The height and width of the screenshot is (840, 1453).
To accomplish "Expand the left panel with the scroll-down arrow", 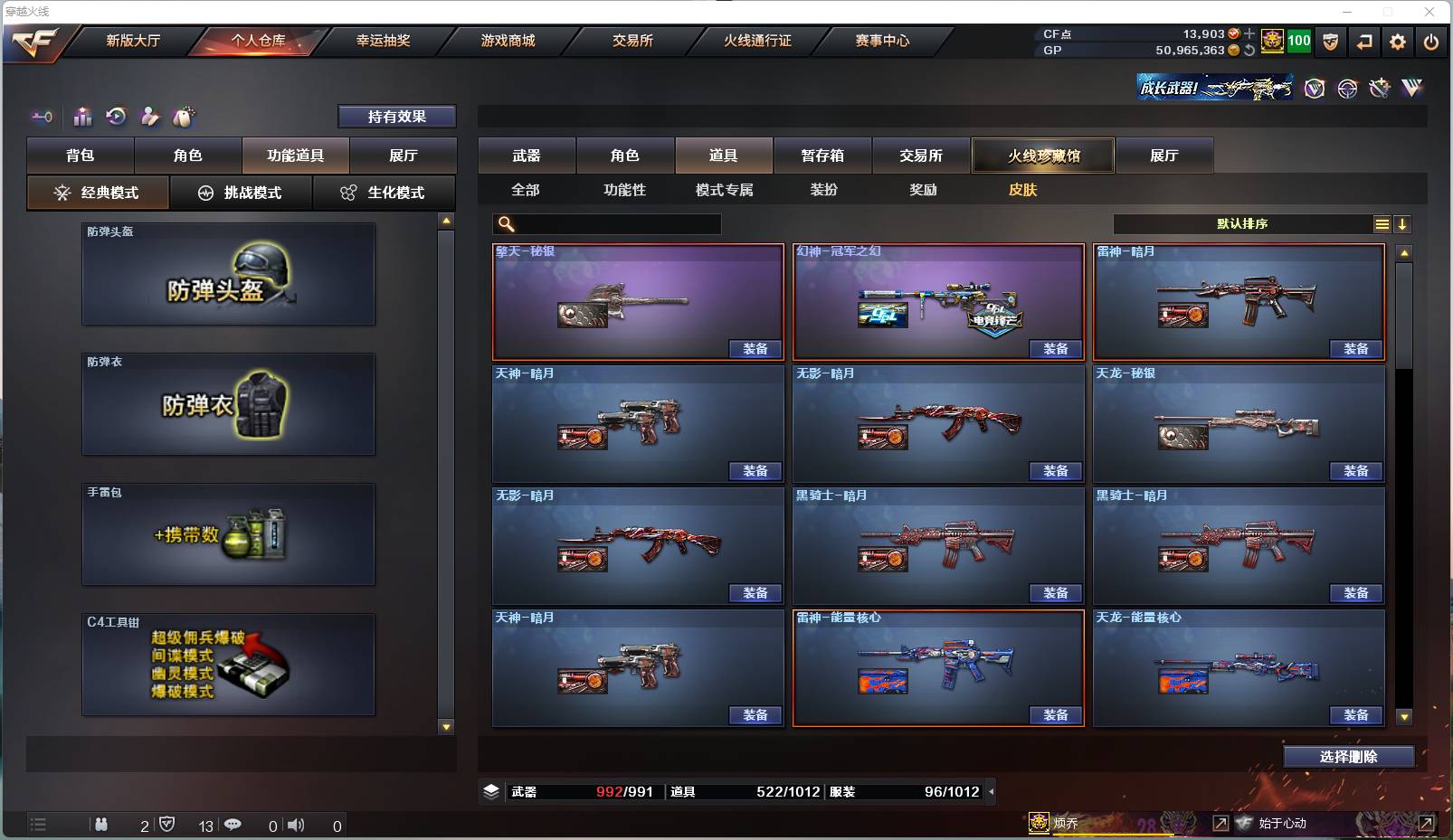I will [x=445, y=725].
